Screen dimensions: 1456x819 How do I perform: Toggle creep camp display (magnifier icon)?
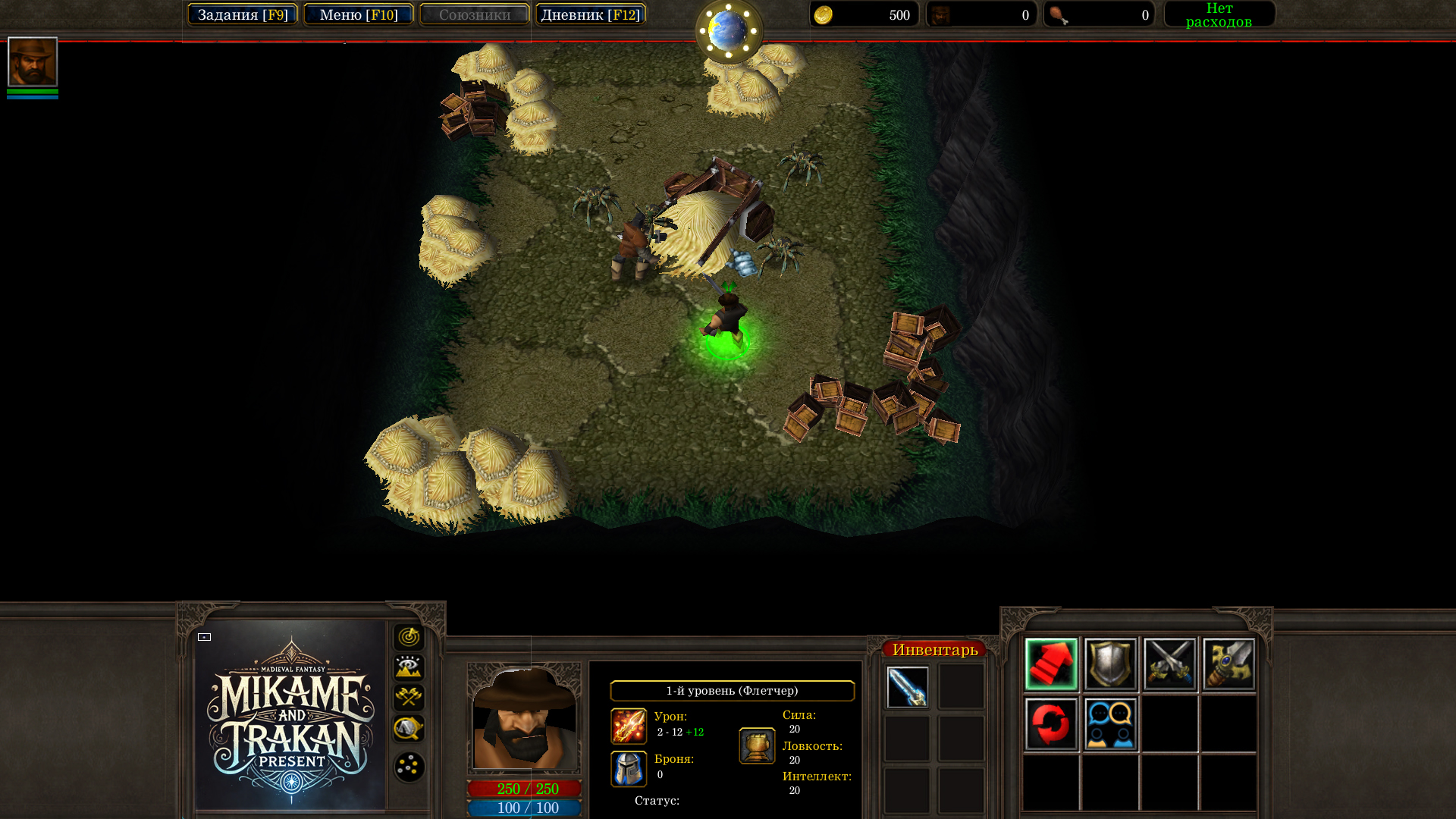click(x=409, y=728)
